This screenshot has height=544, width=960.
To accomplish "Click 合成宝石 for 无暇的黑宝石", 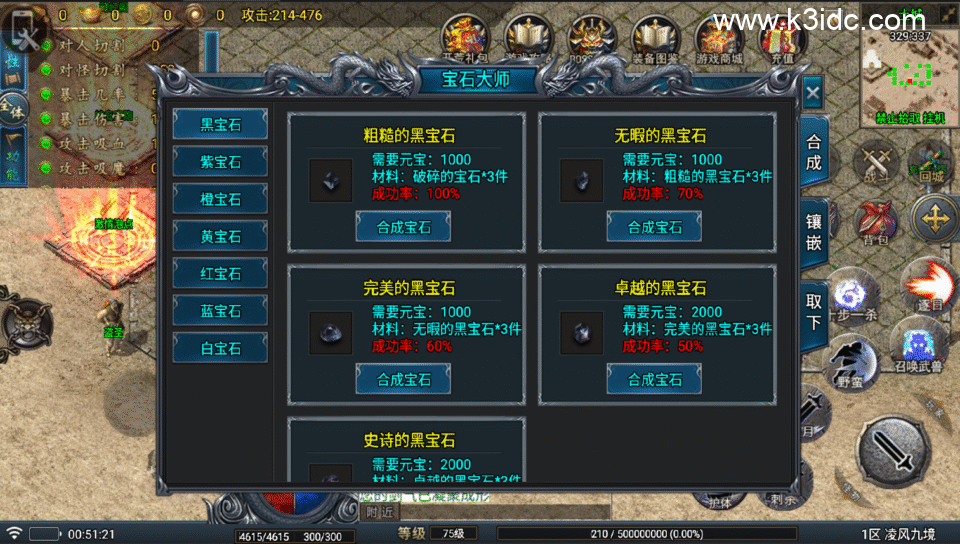I will (654, 227).
